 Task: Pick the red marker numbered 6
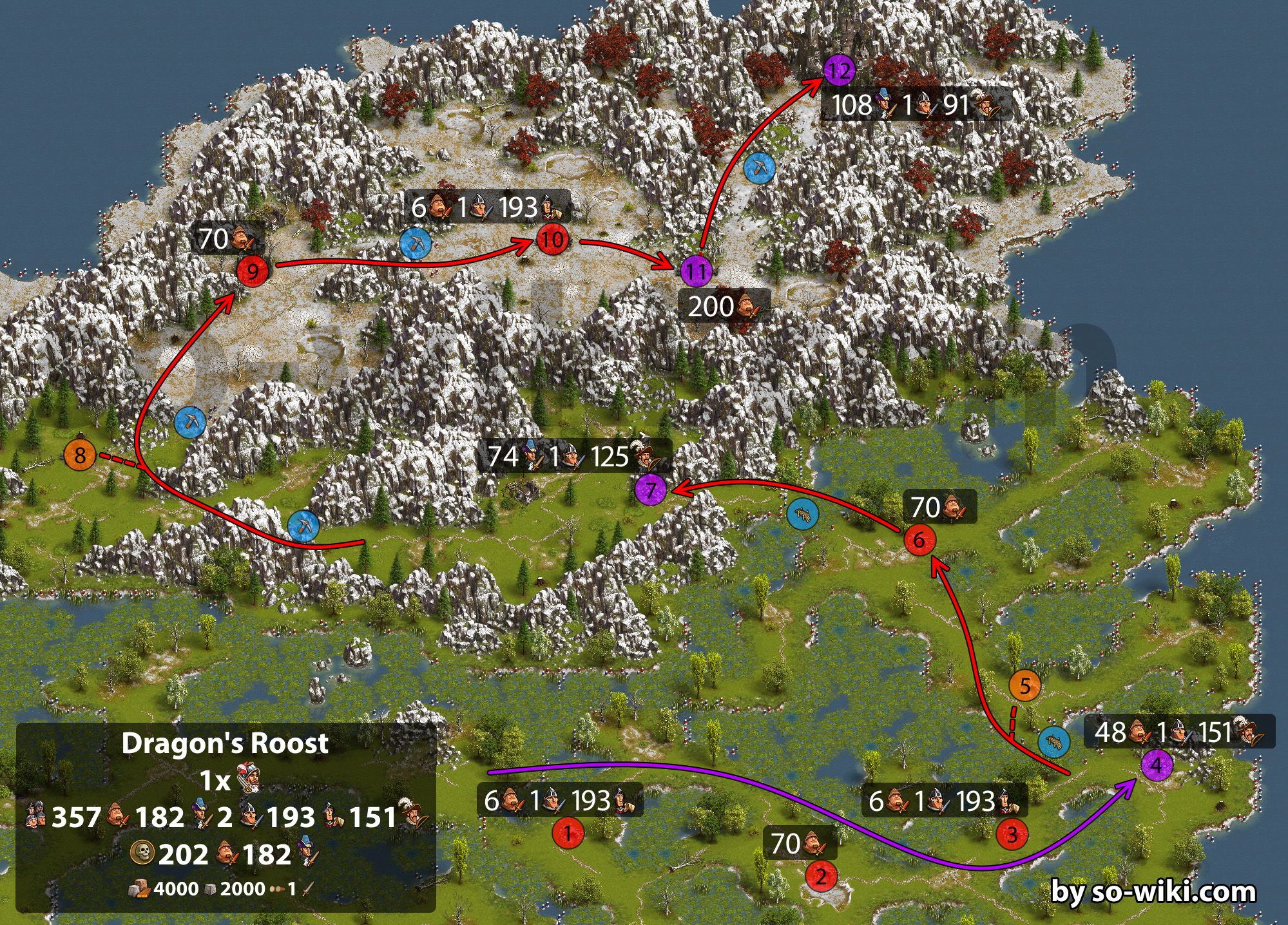919,540
